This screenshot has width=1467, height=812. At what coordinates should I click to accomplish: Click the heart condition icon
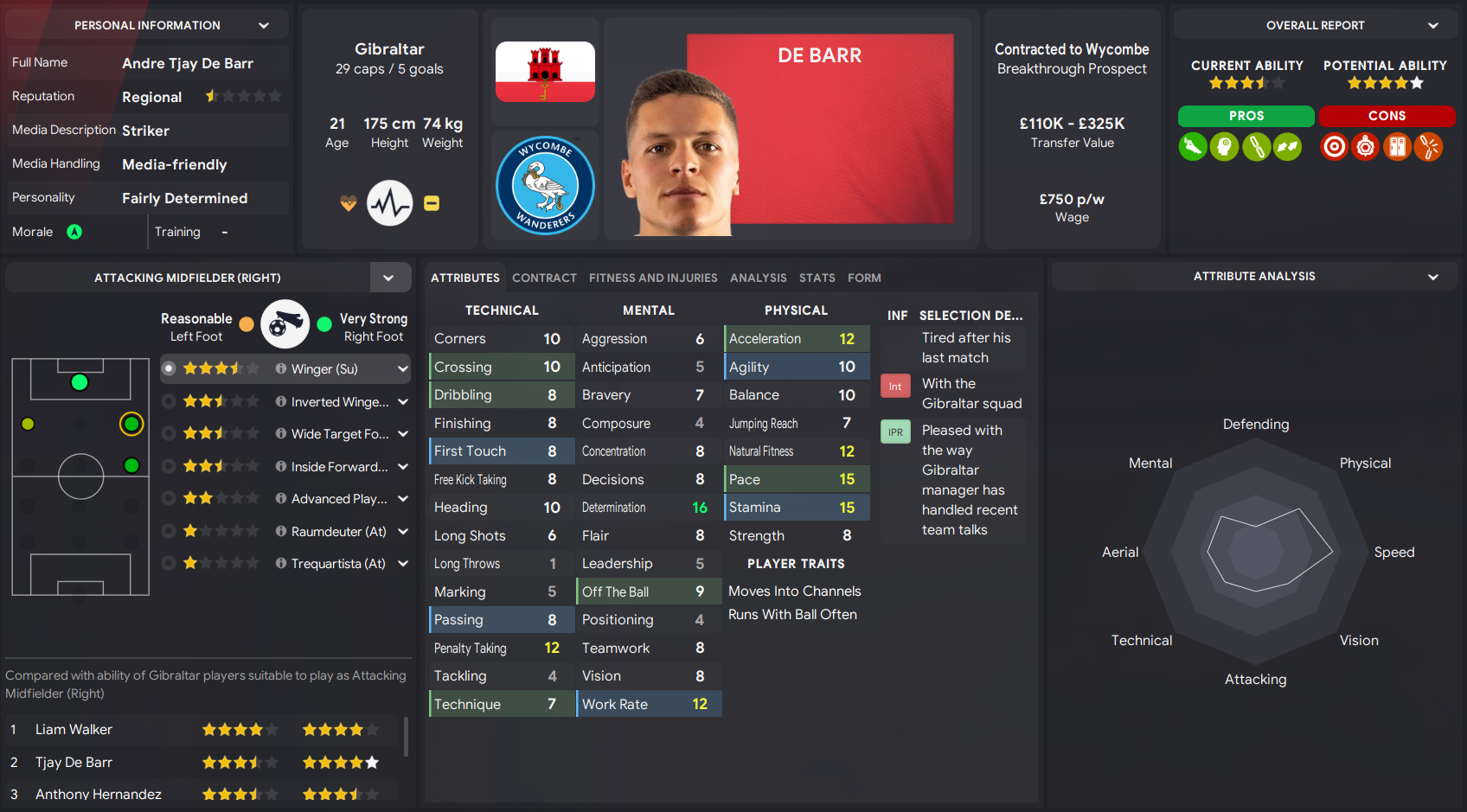[347, 202]
